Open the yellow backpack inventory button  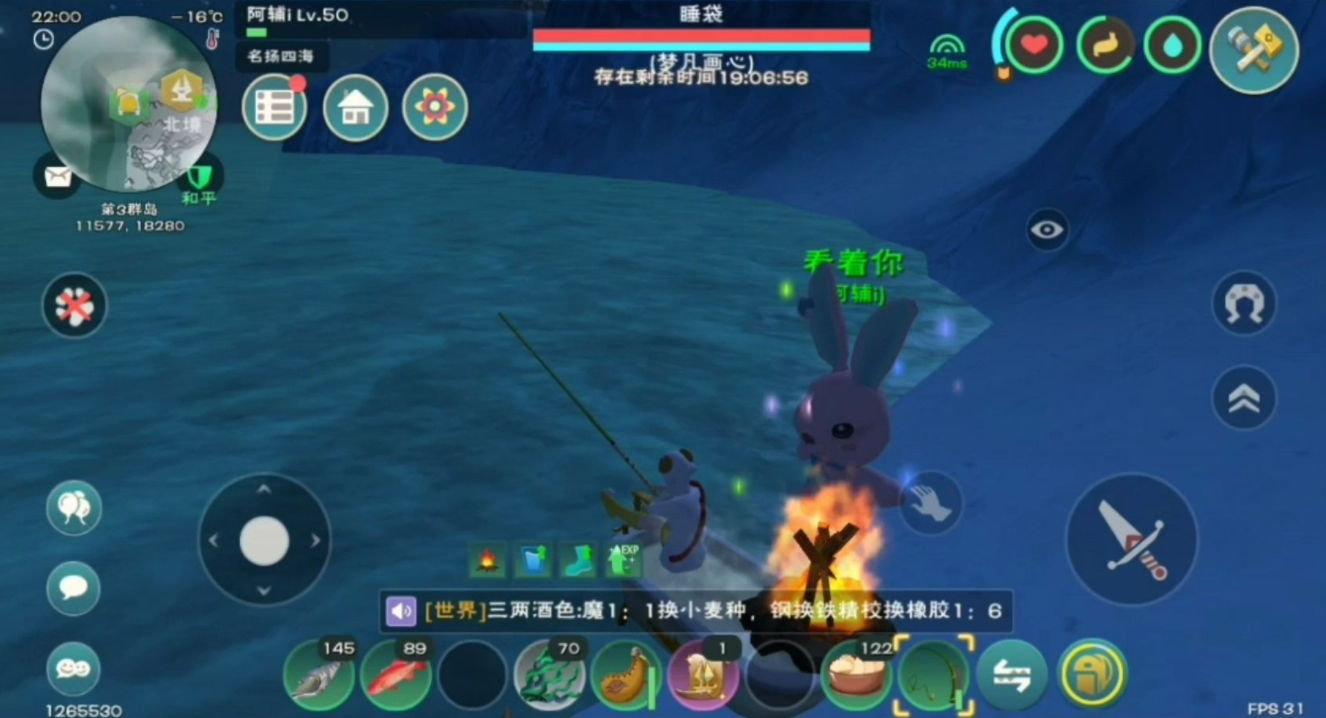1092,676
